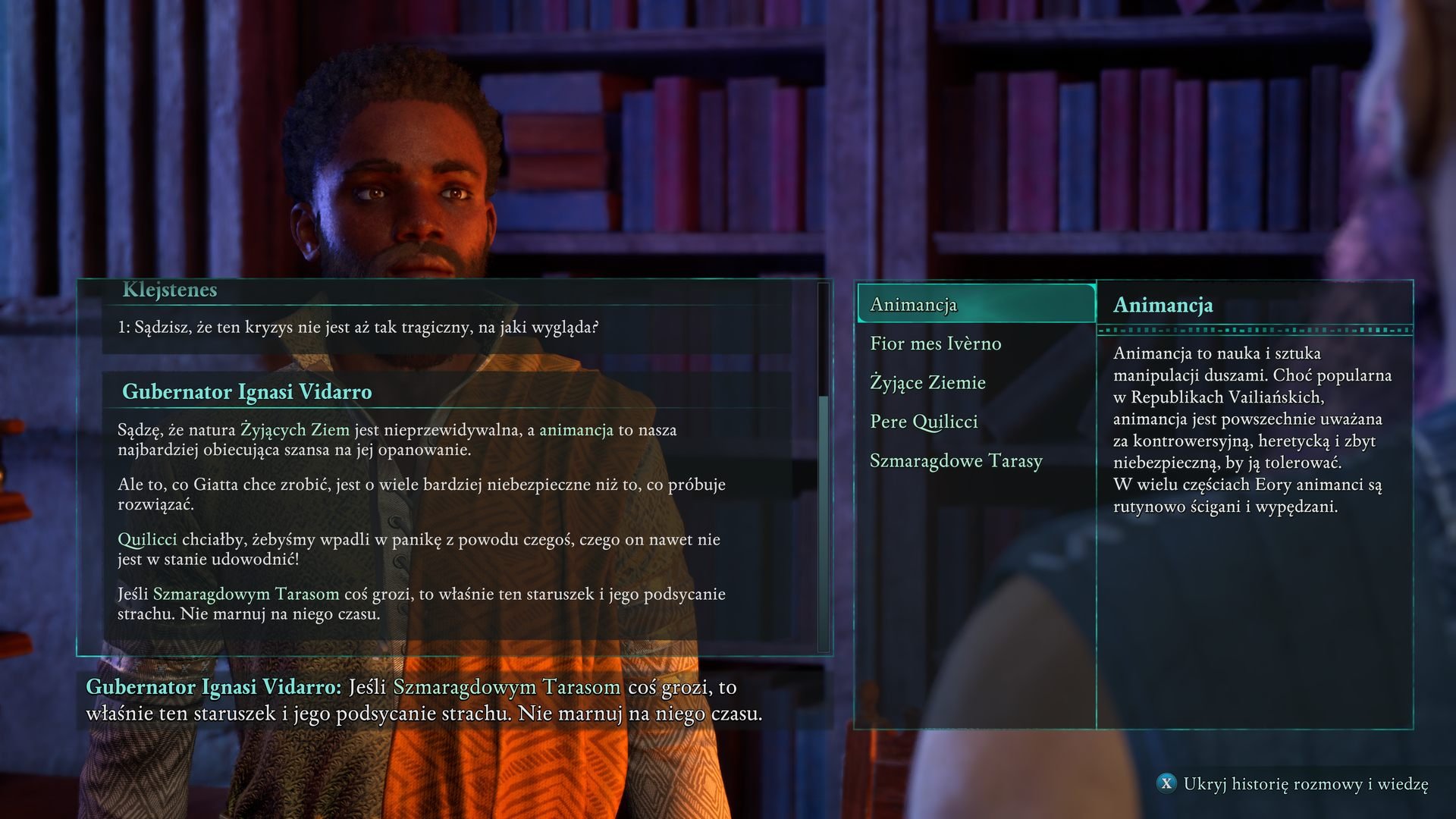View the Szmaragdowe Tarasy lore entry
The height and width of the screenshot is (819, 1456).
(955, 461)
